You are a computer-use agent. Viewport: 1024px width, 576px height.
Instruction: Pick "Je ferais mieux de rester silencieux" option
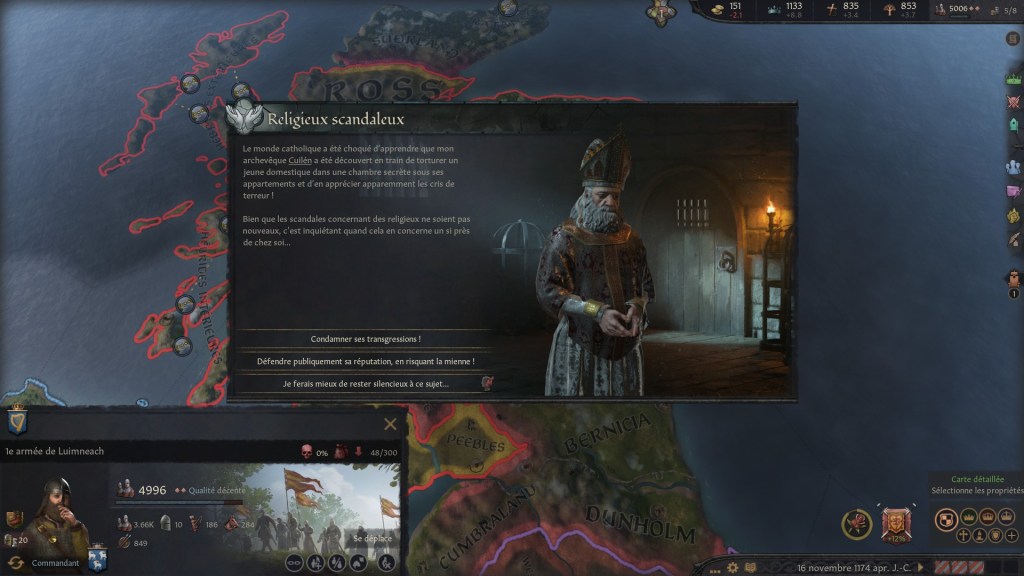365,383
